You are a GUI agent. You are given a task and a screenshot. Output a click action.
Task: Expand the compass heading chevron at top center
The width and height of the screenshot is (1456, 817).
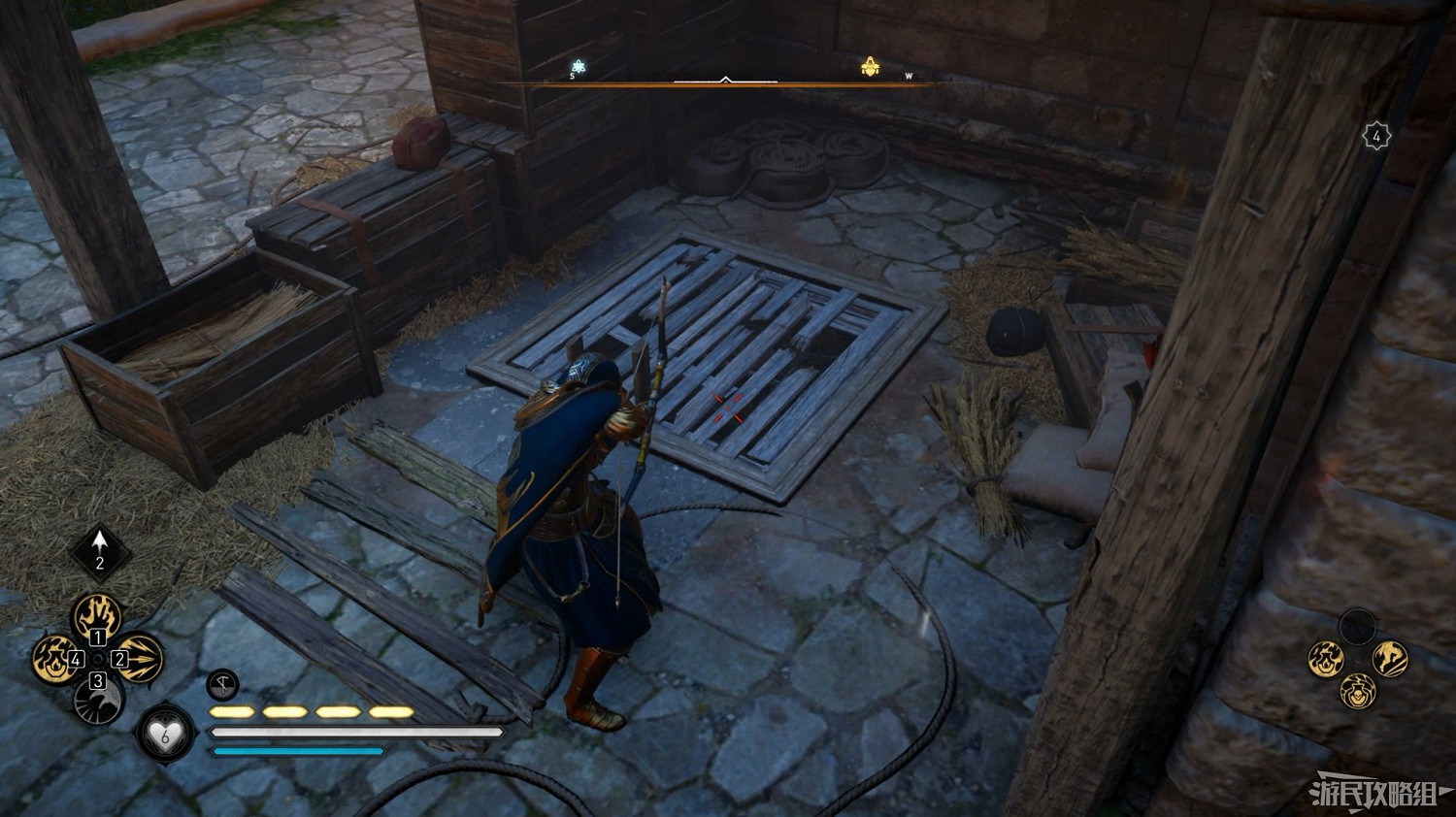click(x=724, y=76)
